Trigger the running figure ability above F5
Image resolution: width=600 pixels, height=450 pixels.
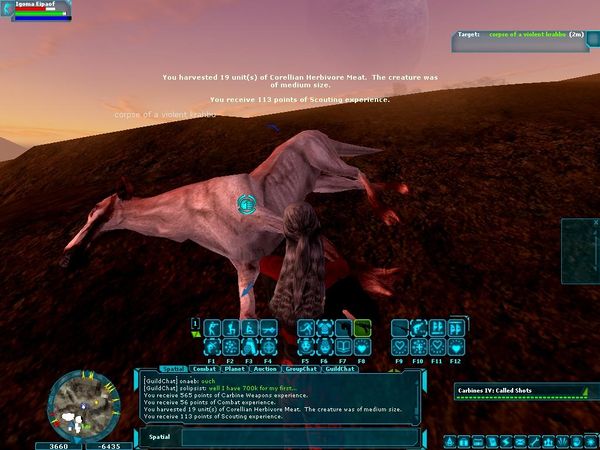click(x=305, y=327)
